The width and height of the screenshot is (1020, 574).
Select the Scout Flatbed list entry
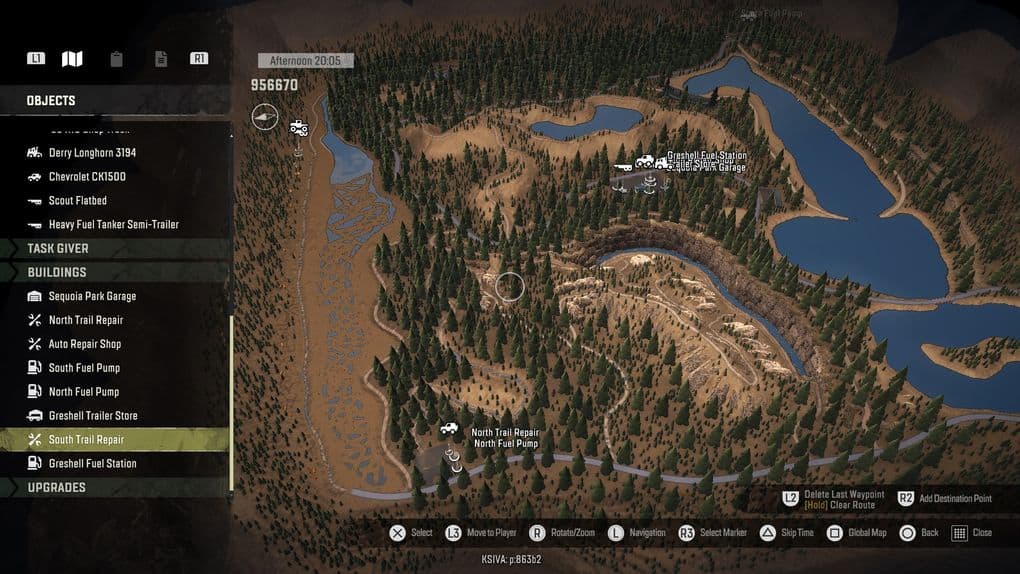click(x=79, y=201)
